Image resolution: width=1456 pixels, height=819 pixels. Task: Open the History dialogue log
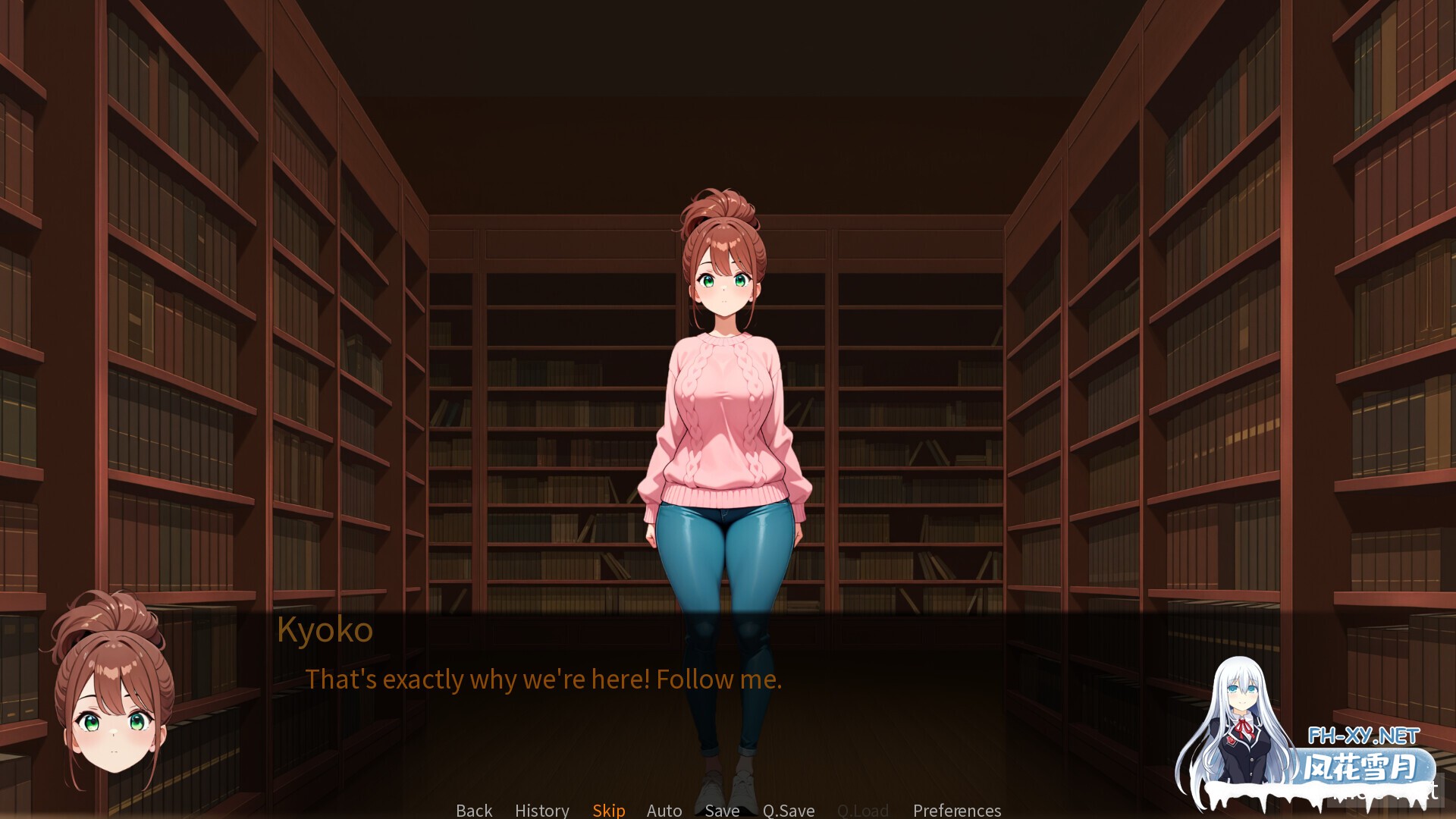coord(541,810)
